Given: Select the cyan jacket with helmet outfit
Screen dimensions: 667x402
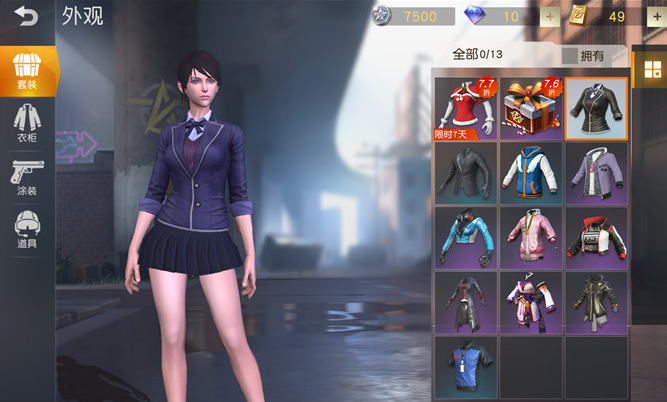Looking at the screenshot, I should point(466,237).
